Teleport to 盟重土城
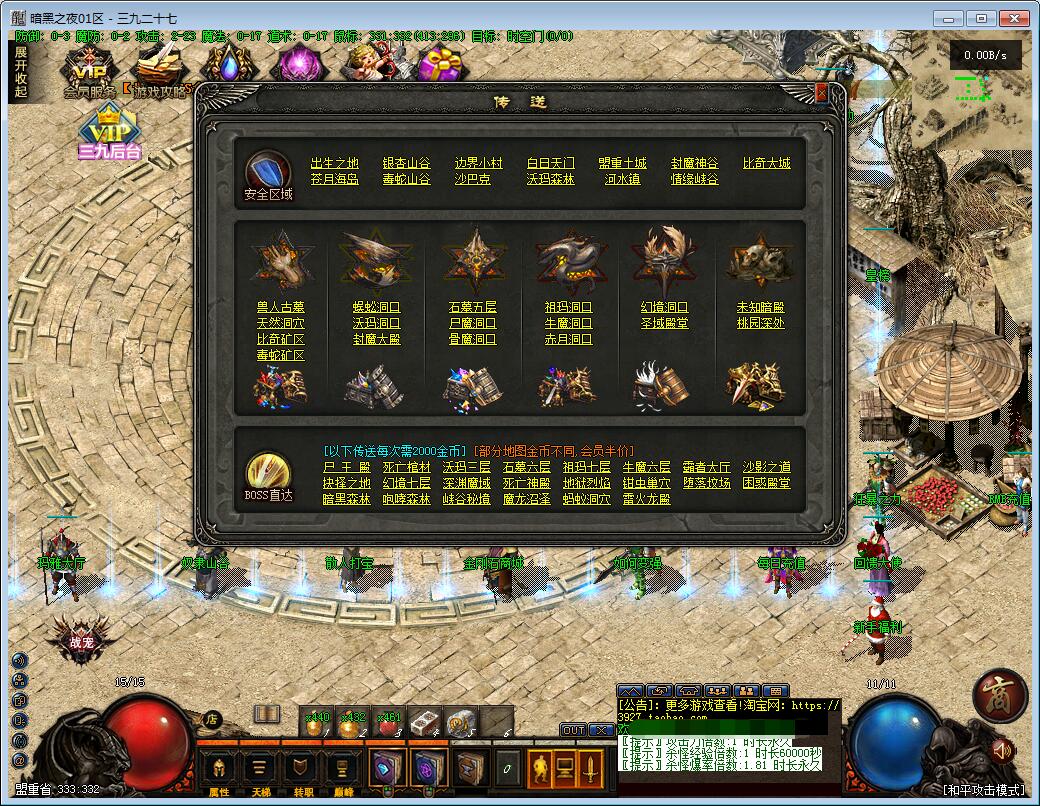This screenshot has height=806, width=1040. [622, 163]
